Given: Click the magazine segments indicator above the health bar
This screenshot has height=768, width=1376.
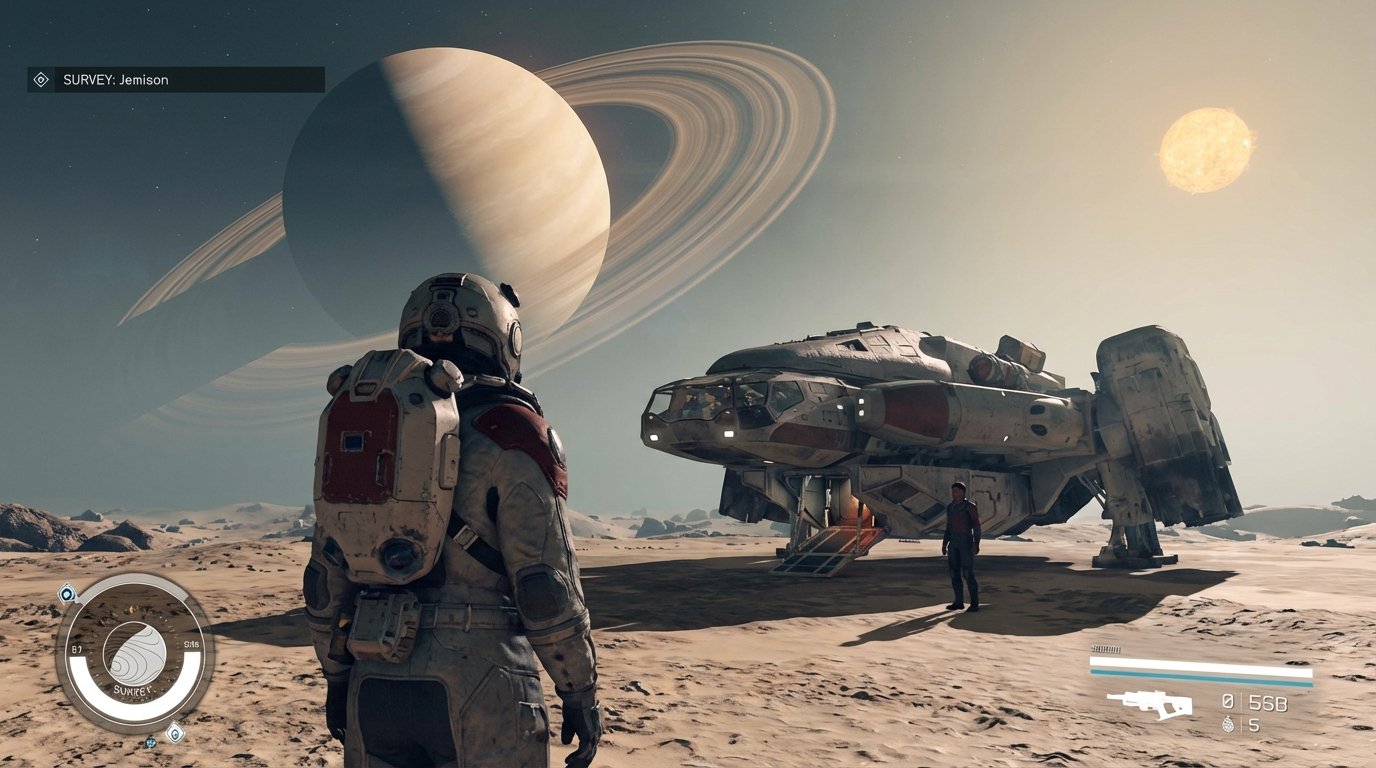Looking at the screenshot, I should point(1105,650).
